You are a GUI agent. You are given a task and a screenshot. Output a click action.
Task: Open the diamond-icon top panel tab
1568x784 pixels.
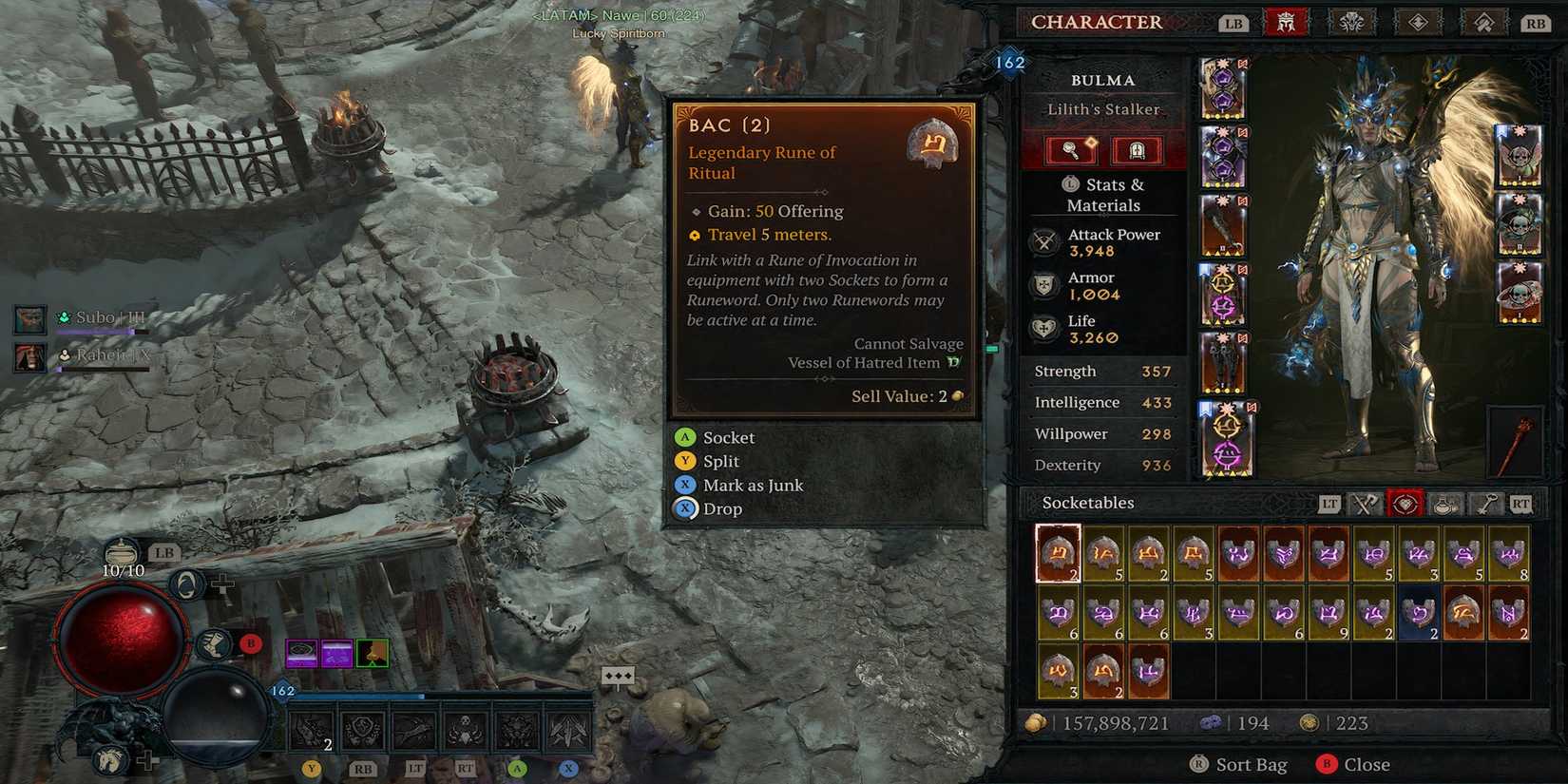coord(1418,23)
